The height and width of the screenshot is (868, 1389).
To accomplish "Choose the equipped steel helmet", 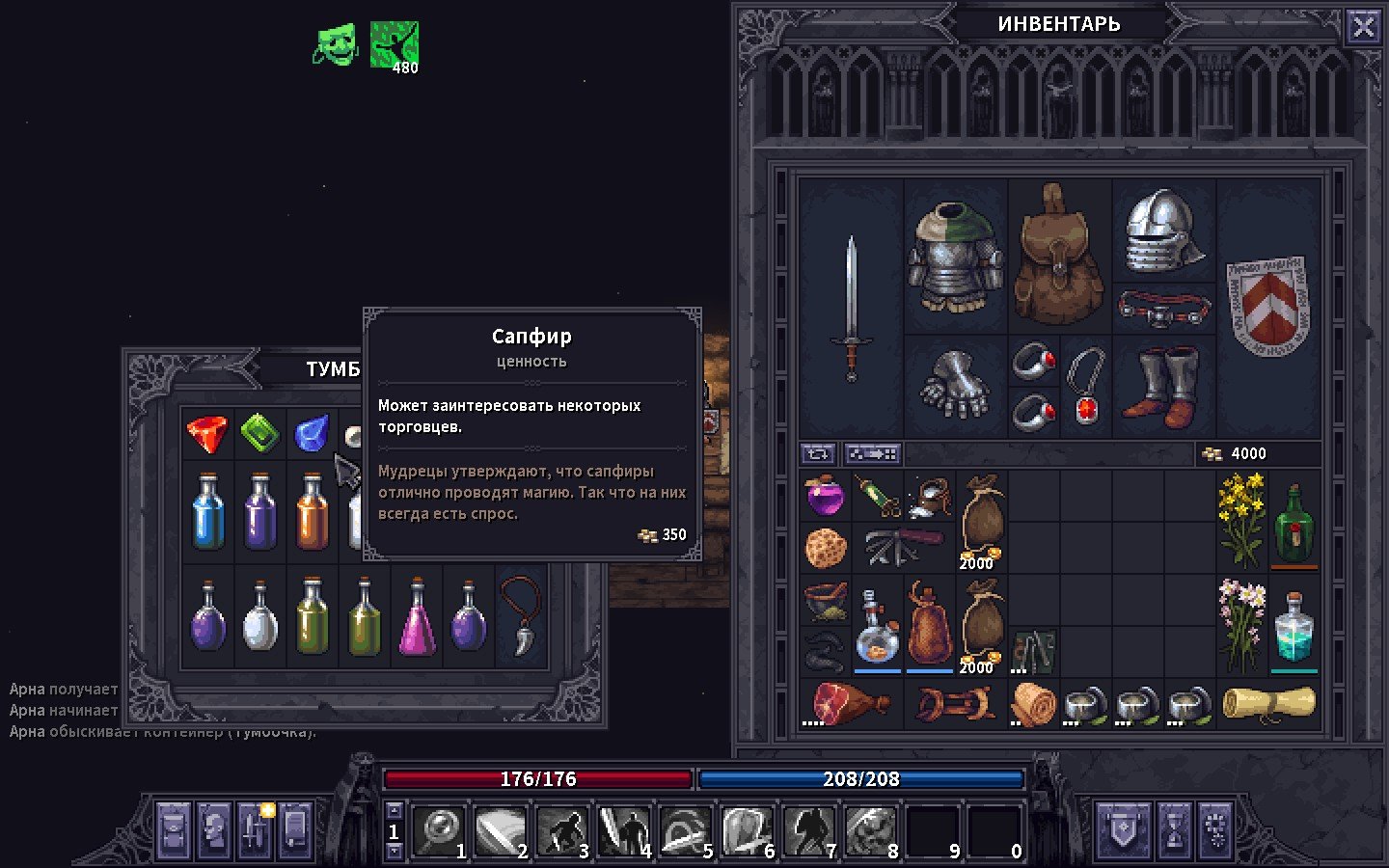I will (1163, 231).
